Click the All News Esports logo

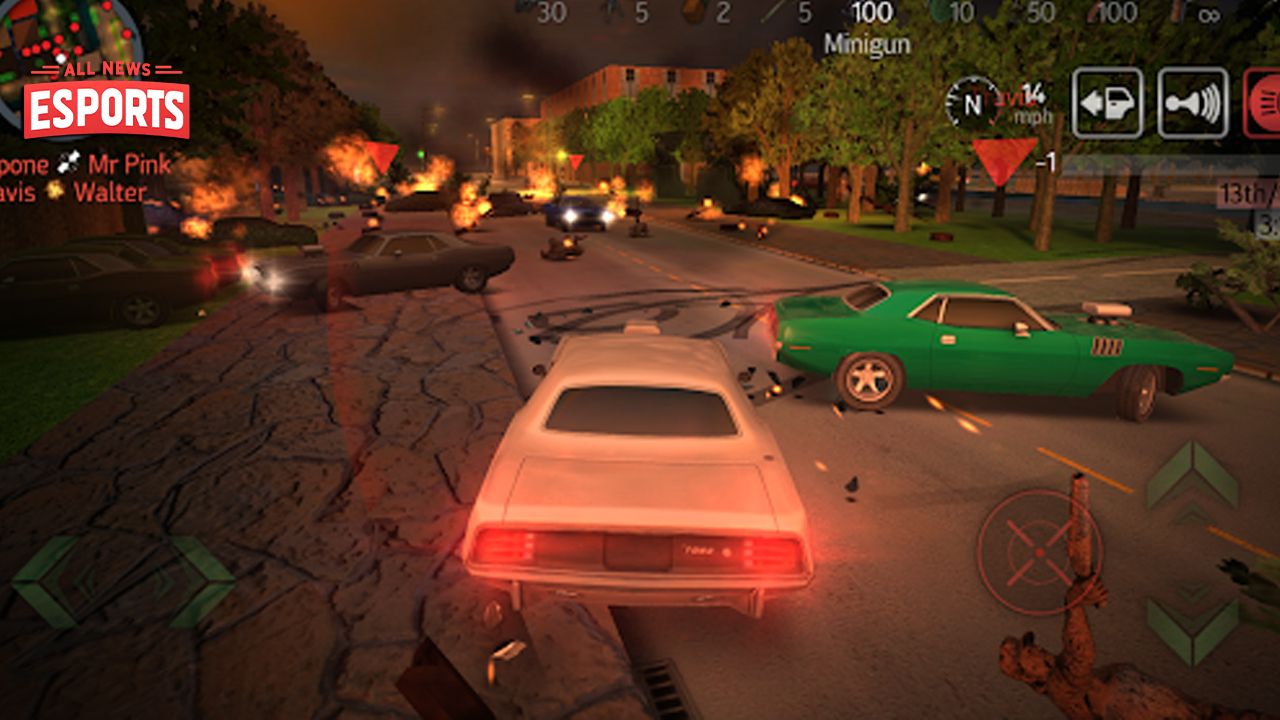pos(106,100)
